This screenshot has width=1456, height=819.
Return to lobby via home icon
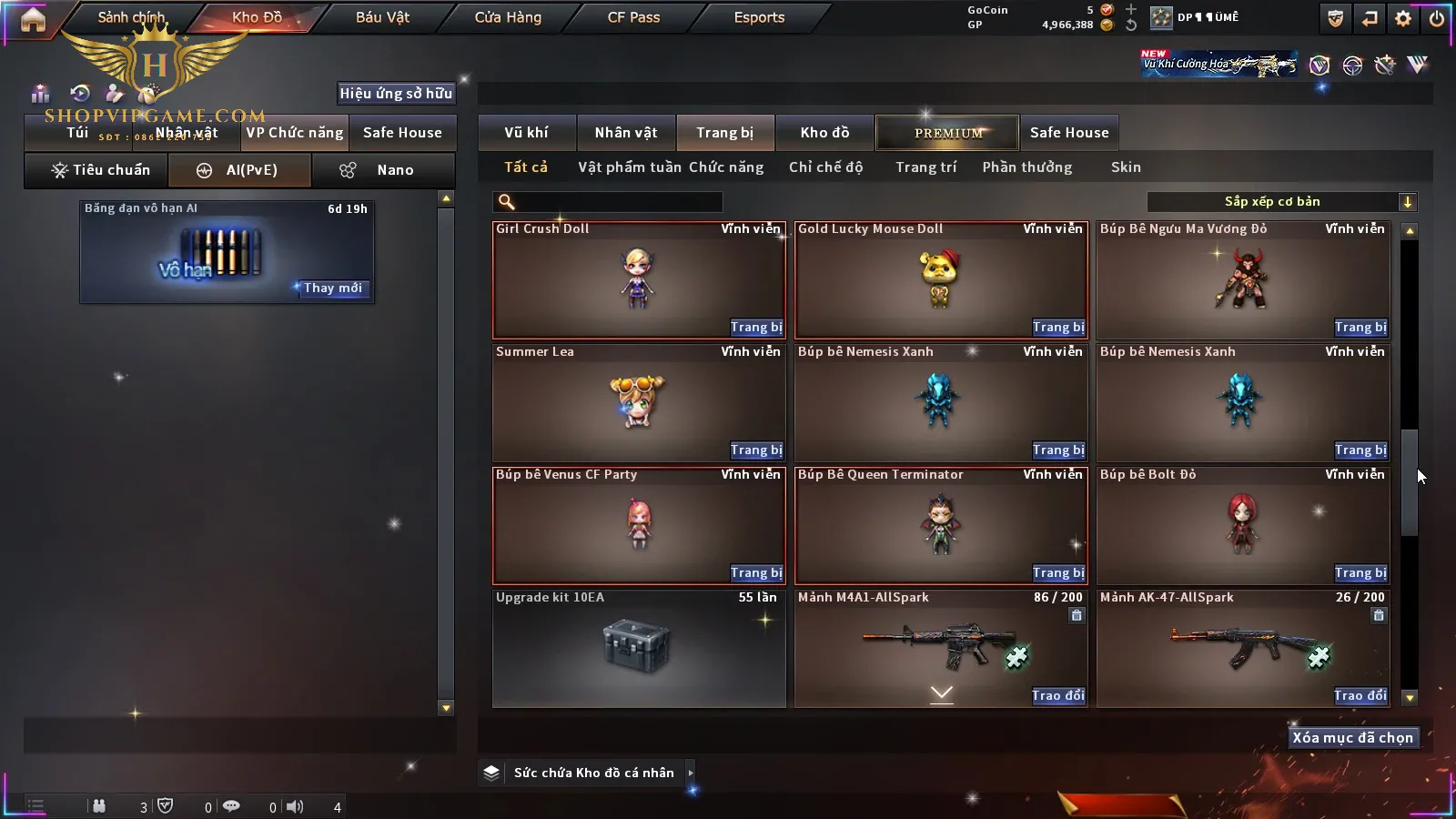(x=33, y=19)
